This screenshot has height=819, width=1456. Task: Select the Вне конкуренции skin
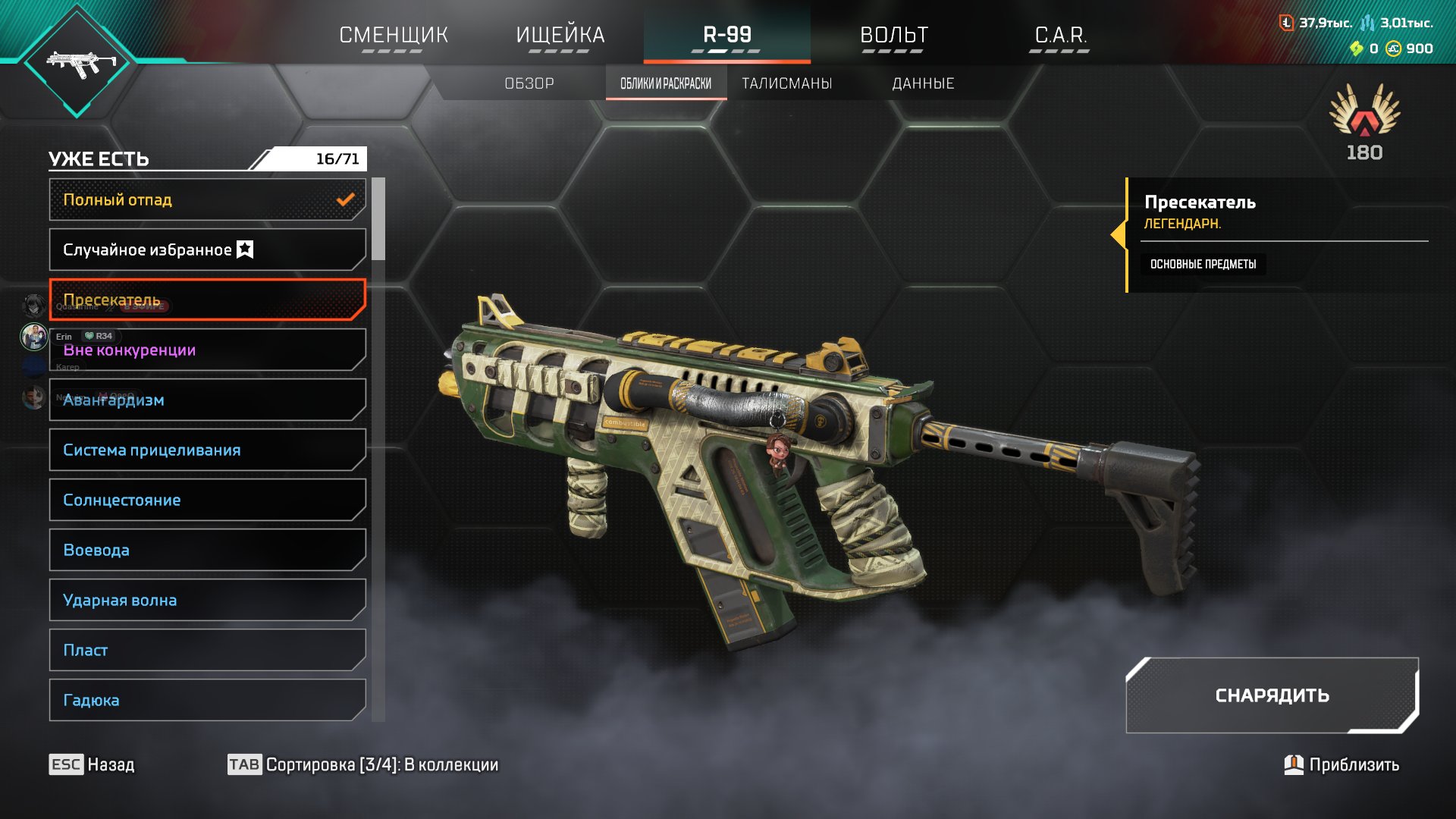pos(207,350)
